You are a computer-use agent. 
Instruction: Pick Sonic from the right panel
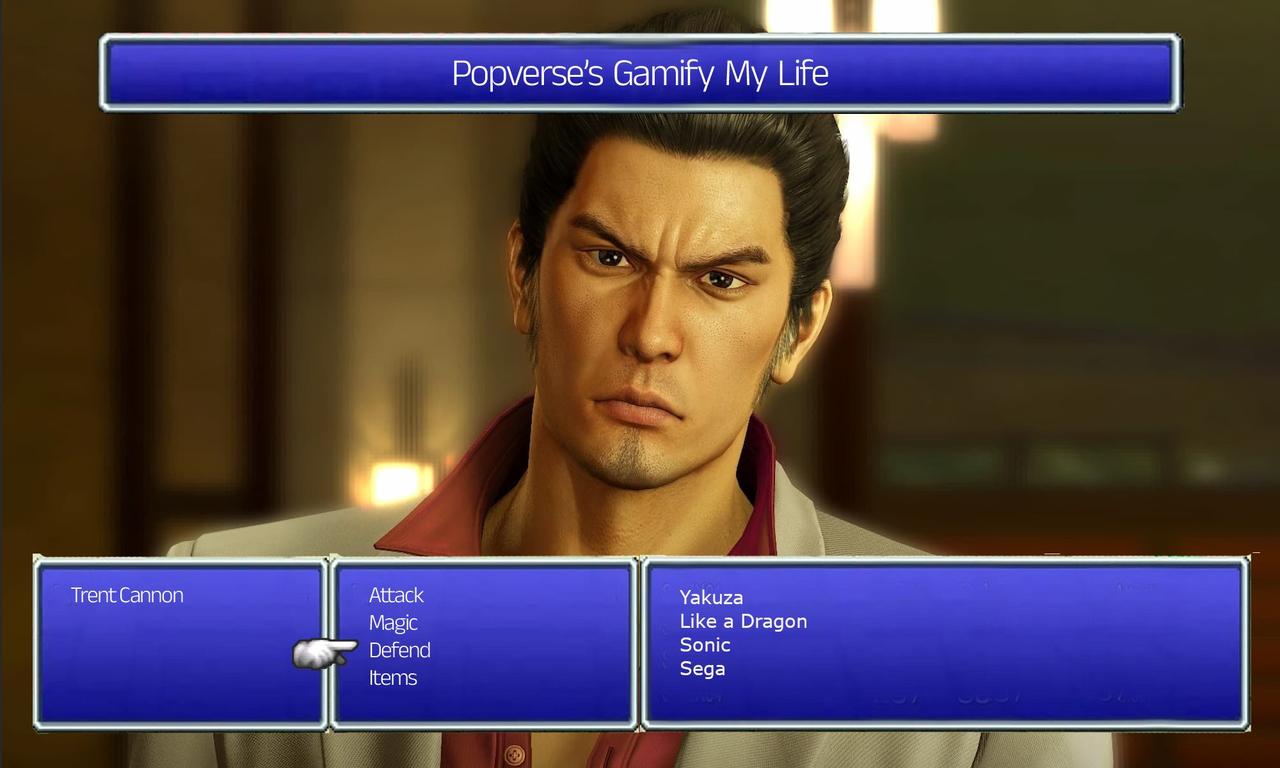(706, 645)
